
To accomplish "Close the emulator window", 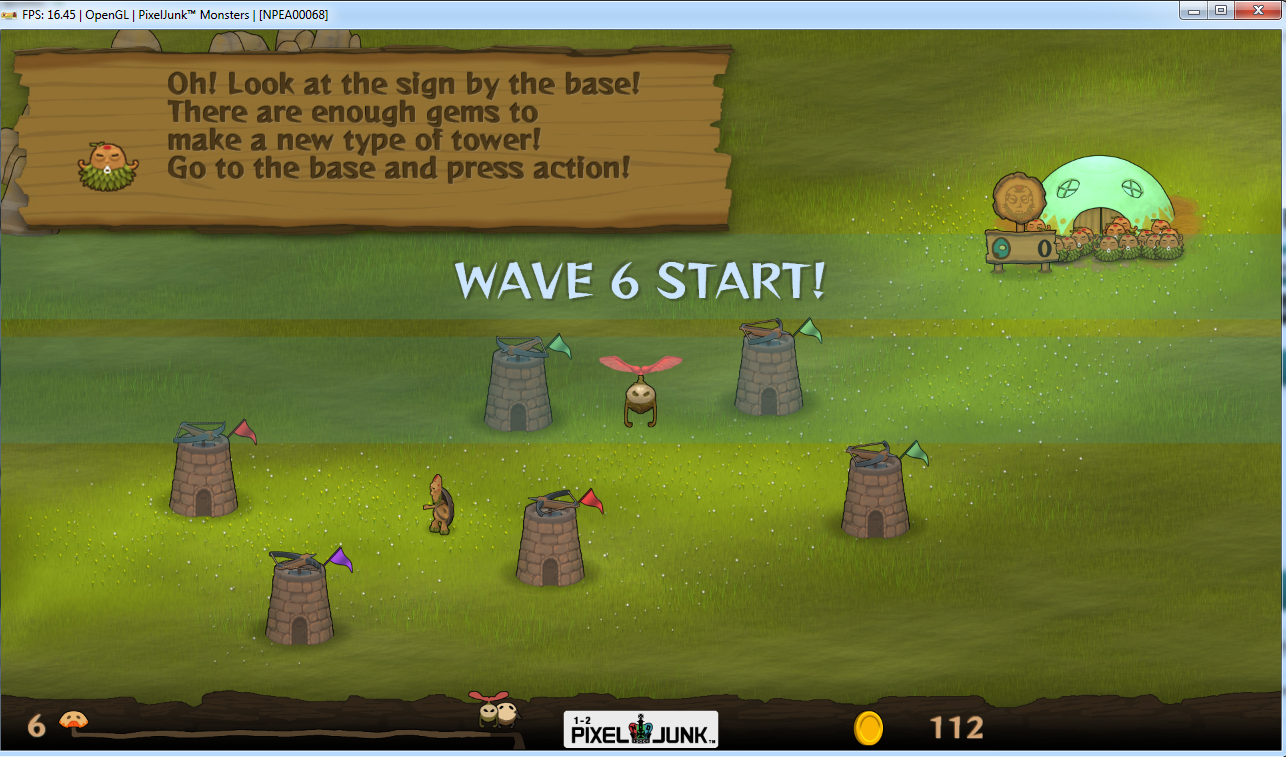I will (1256, 10).
